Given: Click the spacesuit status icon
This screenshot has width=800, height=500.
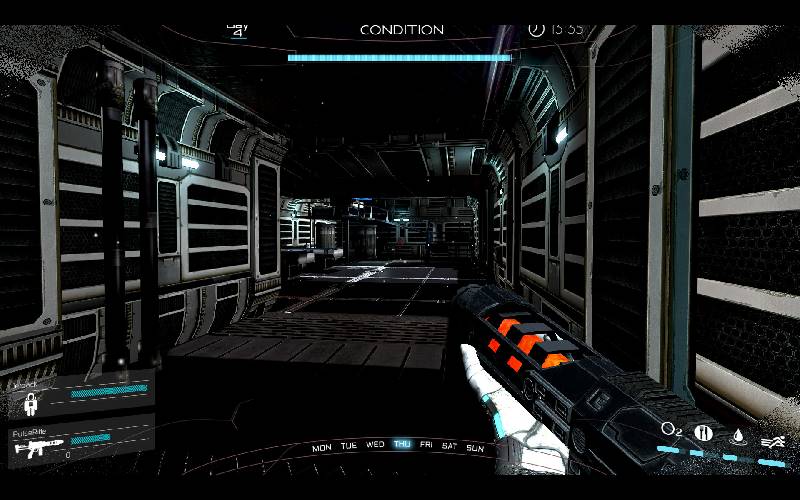Looking at the screenshot, I should 31,403.
